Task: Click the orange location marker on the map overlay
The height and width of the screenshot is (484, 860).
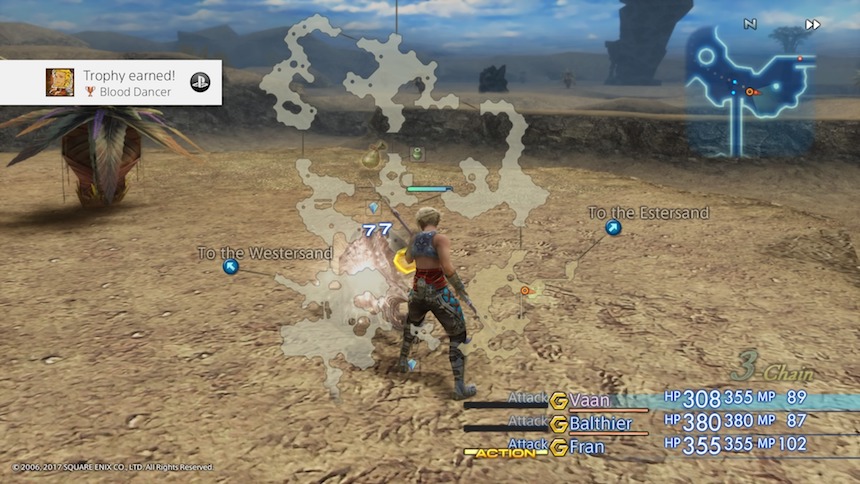Action: 525,291
